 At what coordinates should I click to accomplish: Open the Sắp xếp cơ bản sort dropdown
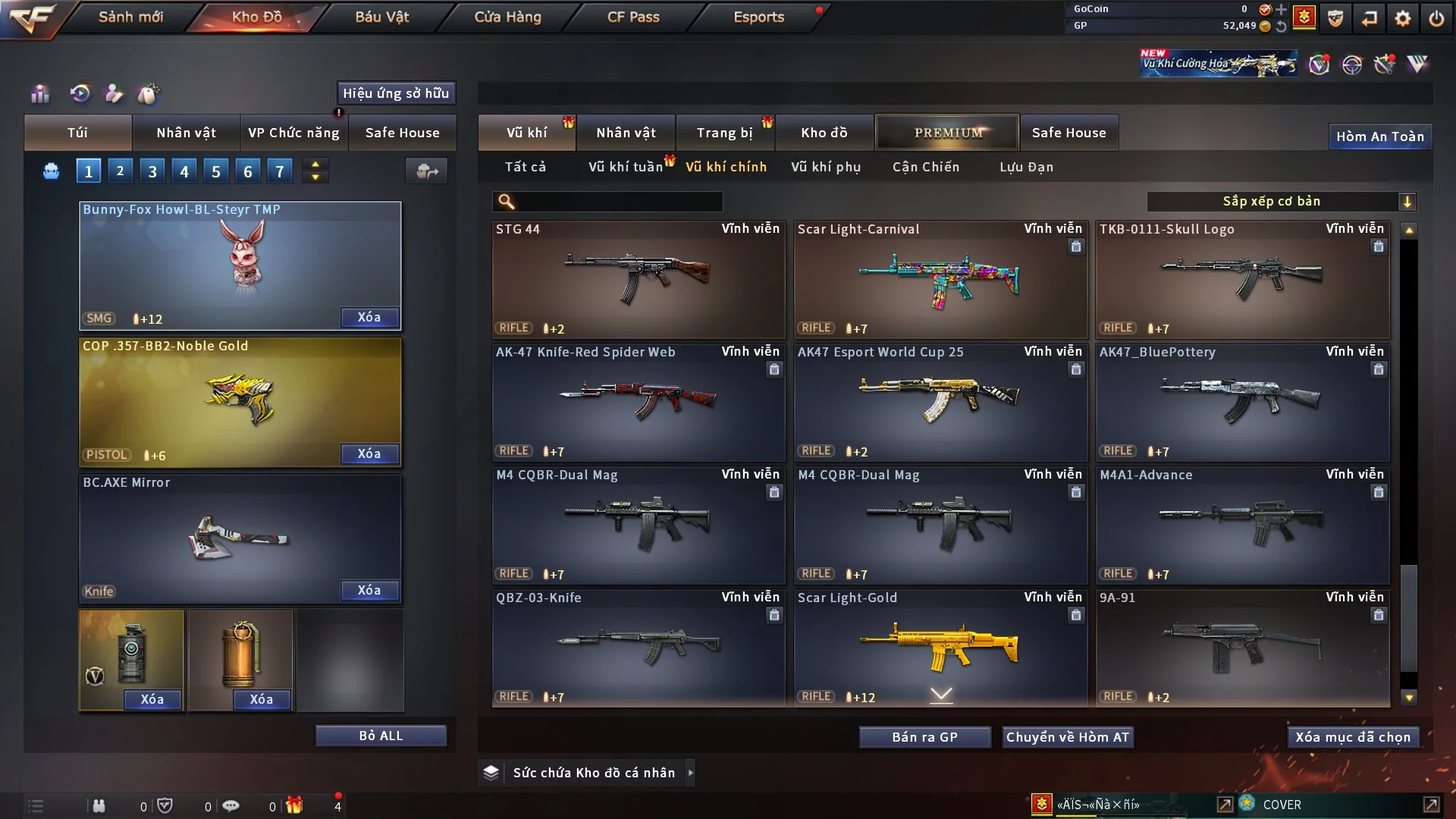1281,202
